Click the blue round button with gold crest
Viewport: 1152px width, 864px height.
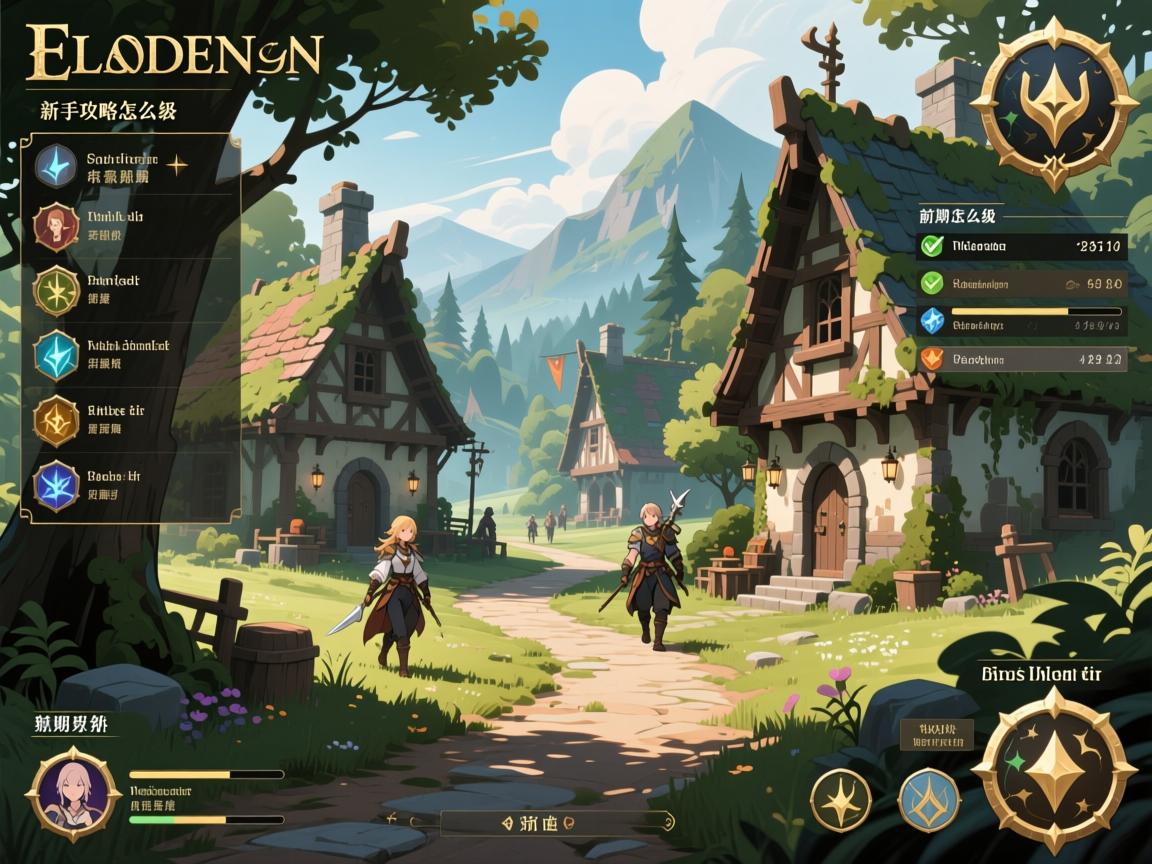pos(929,800)
